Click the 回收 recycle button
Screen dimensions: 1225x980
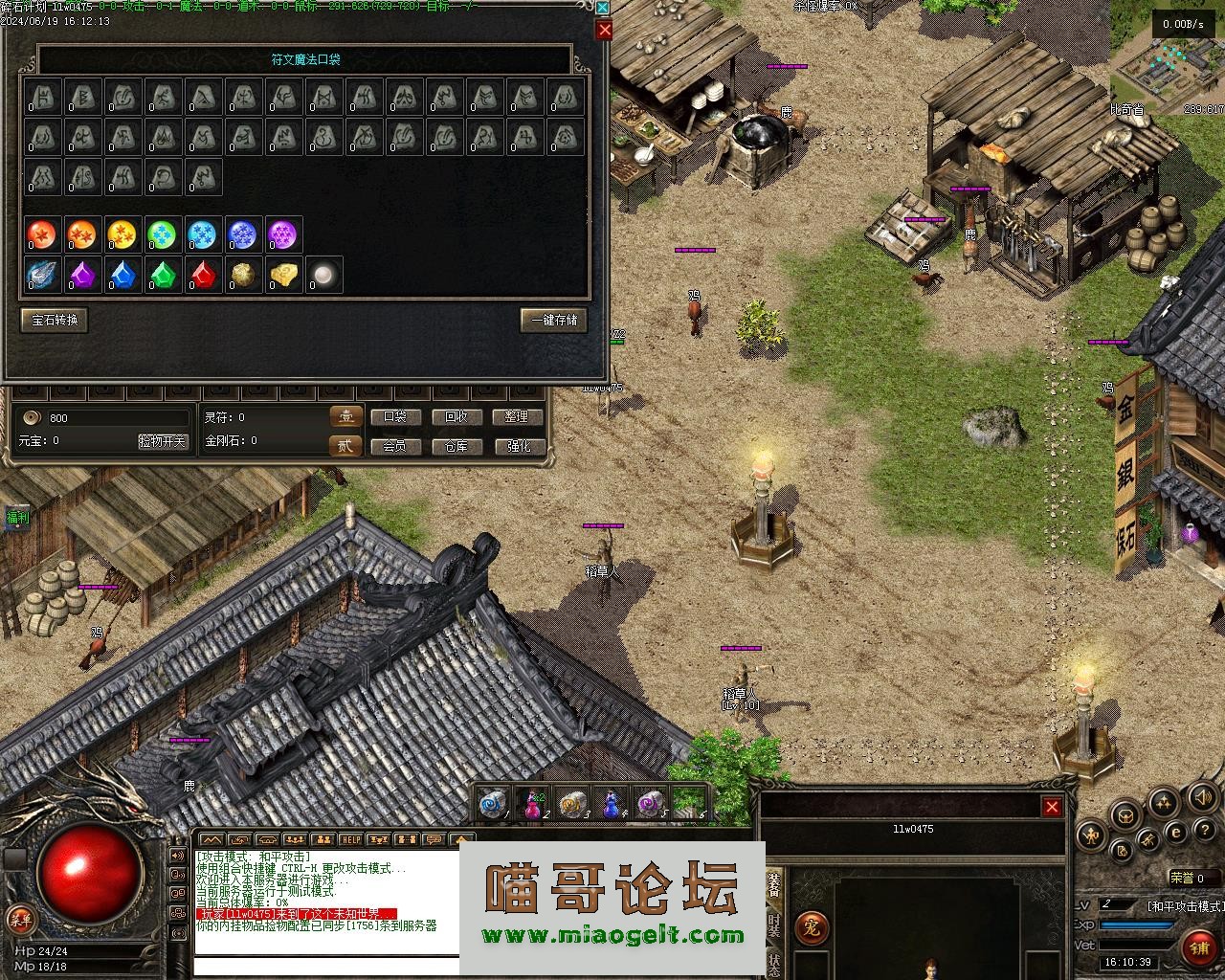[x=457, y=417]
